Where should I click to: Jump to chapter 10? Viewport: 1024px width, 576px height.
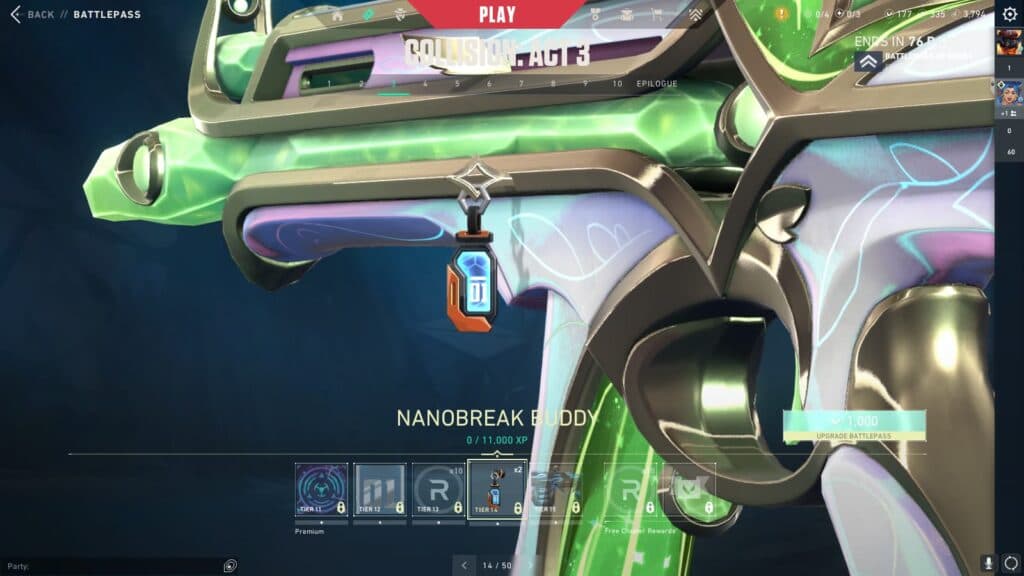[617, 84]
